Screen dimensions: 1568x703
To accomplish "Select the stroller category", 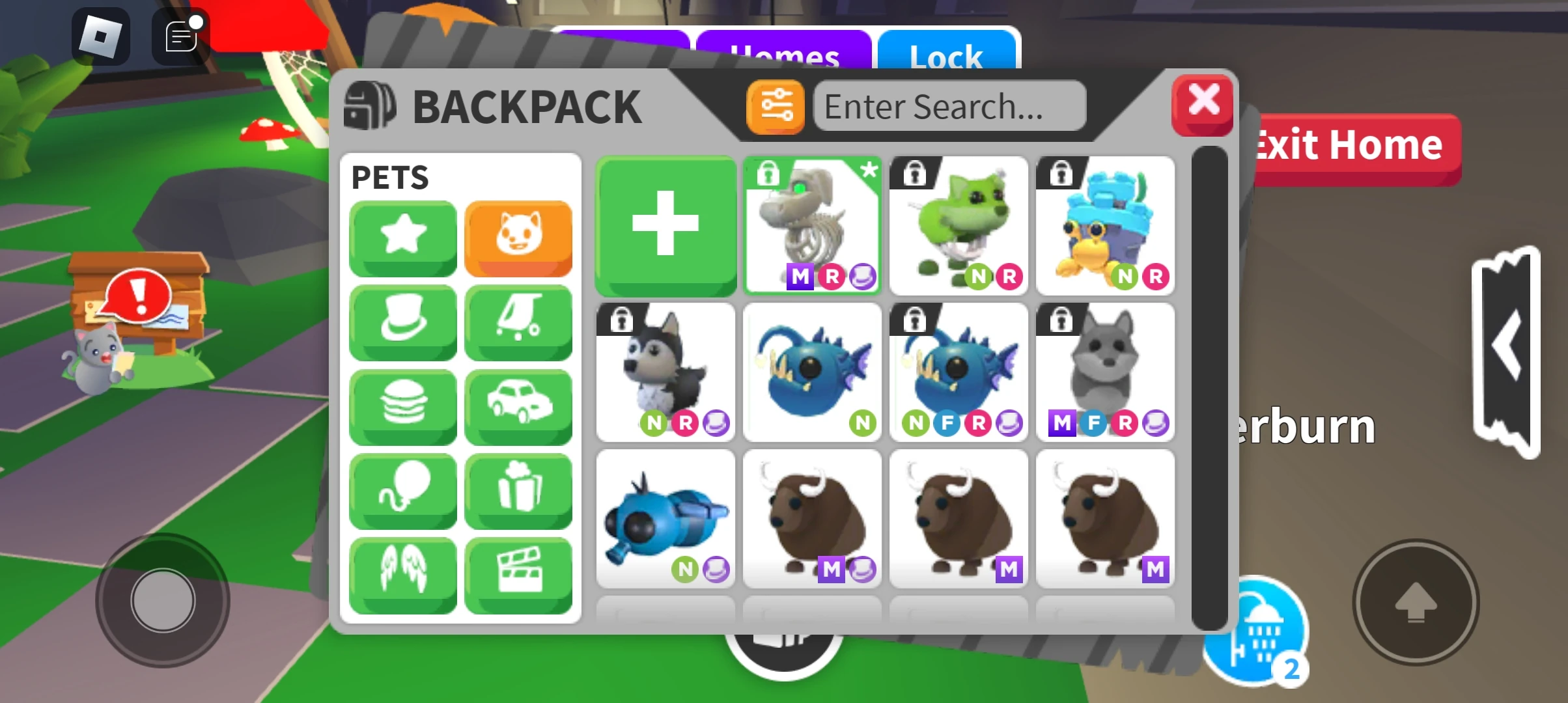I will [x=518, y=323].
